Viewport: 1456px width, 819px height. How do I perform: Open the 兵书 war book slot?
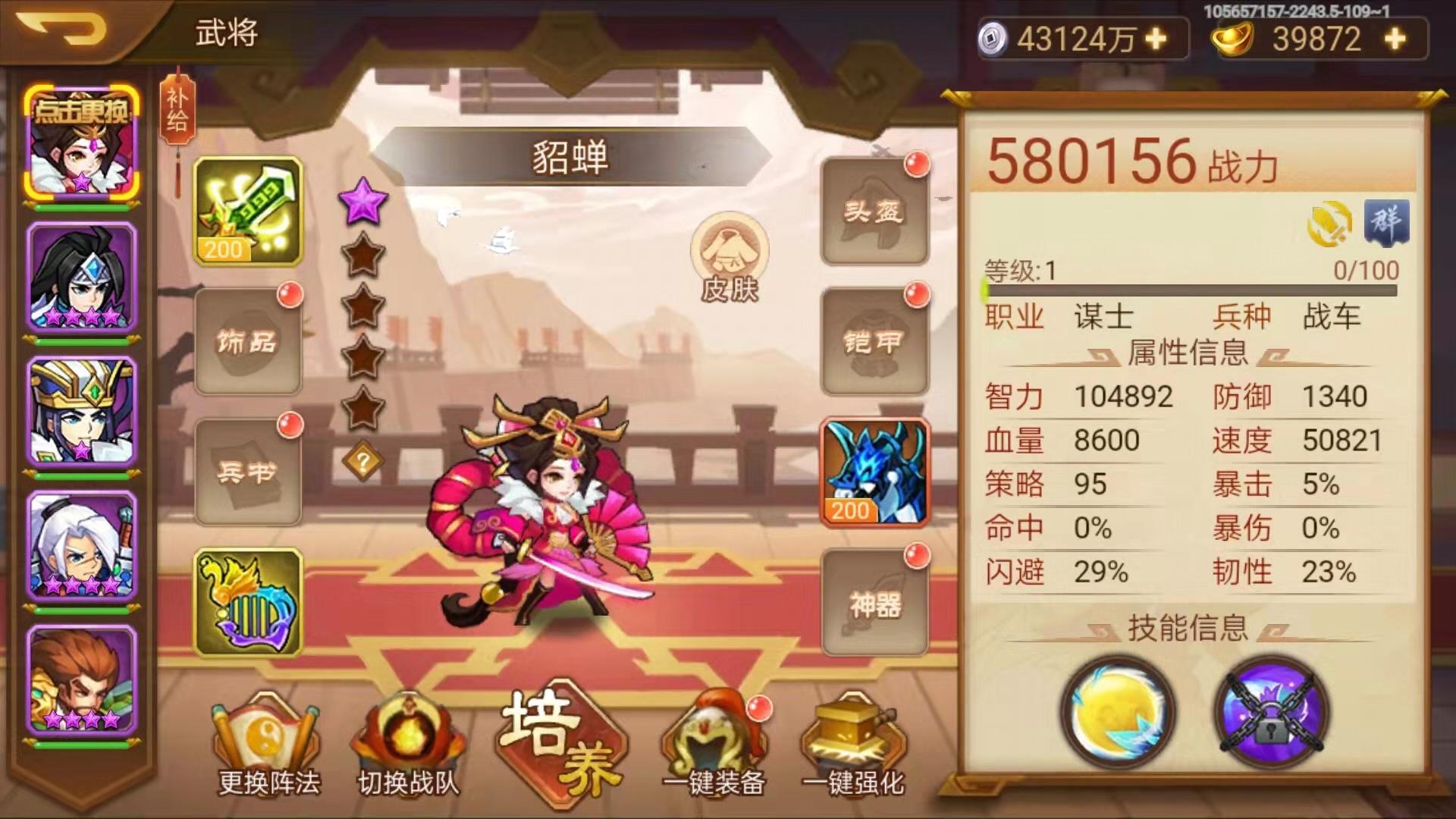[x=248, y=470]
